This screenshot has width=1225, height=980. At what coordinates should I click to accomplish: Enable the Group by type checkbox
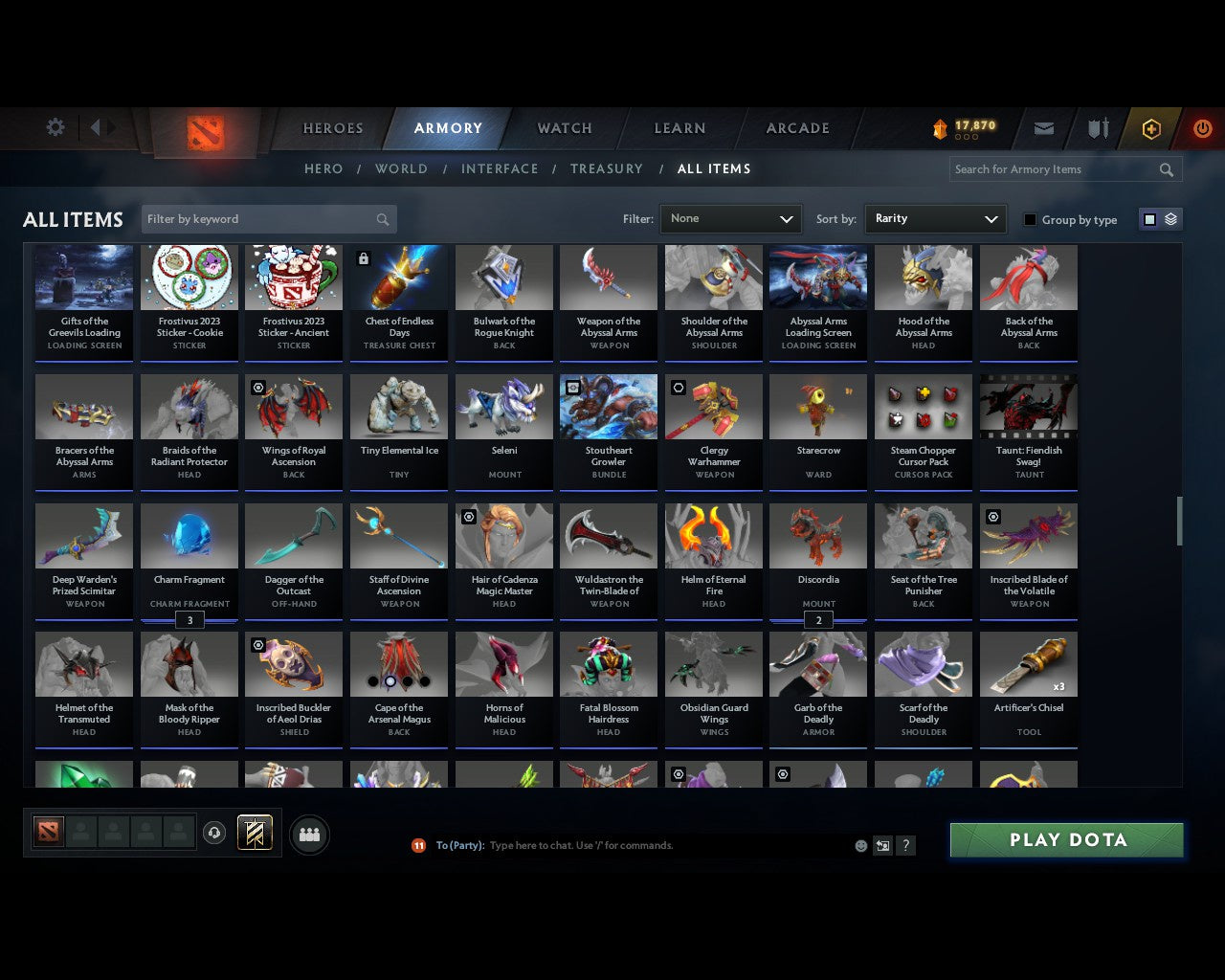point(1030,219)
